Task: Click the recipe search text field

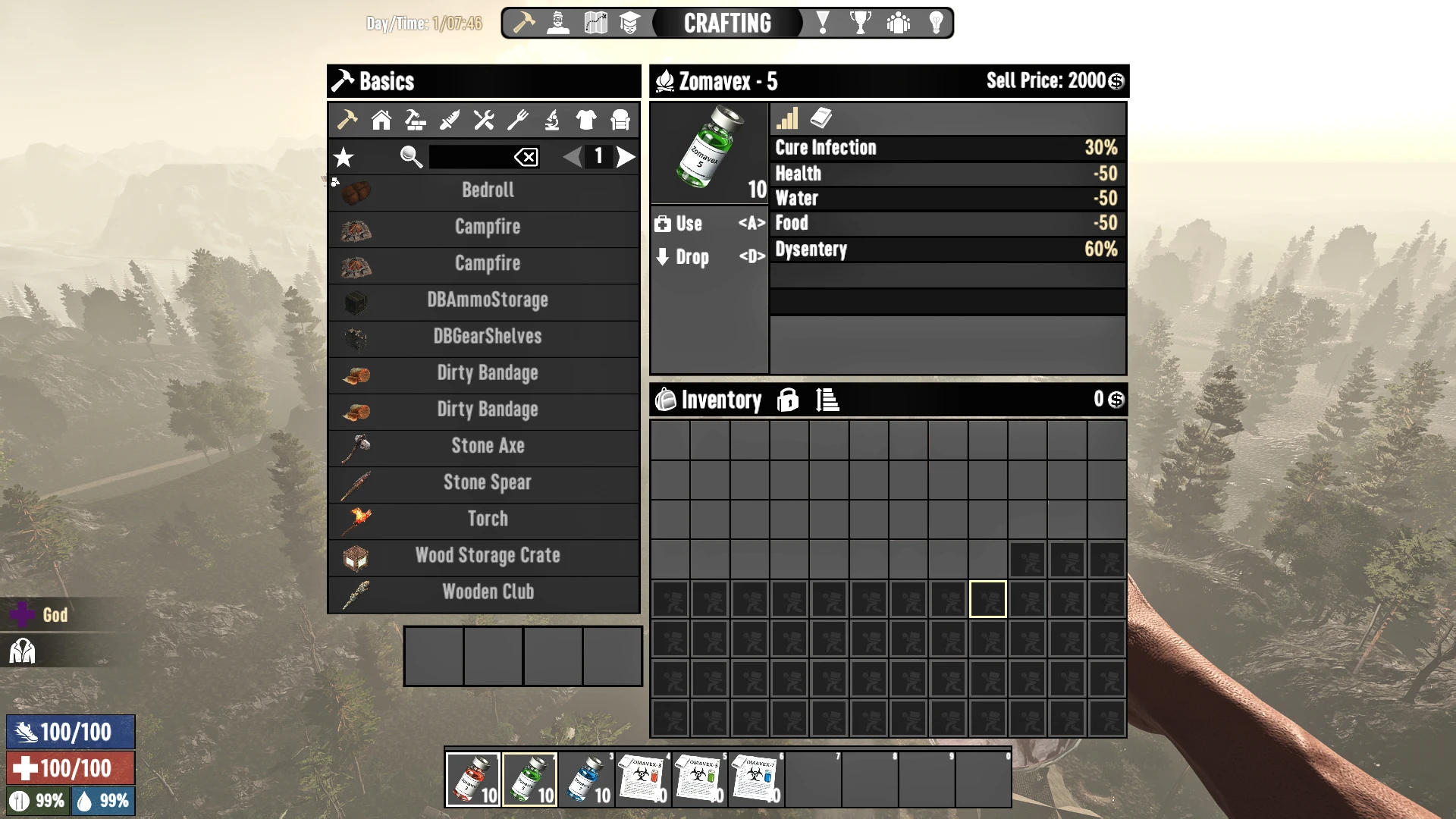Action: pos(470,157)
